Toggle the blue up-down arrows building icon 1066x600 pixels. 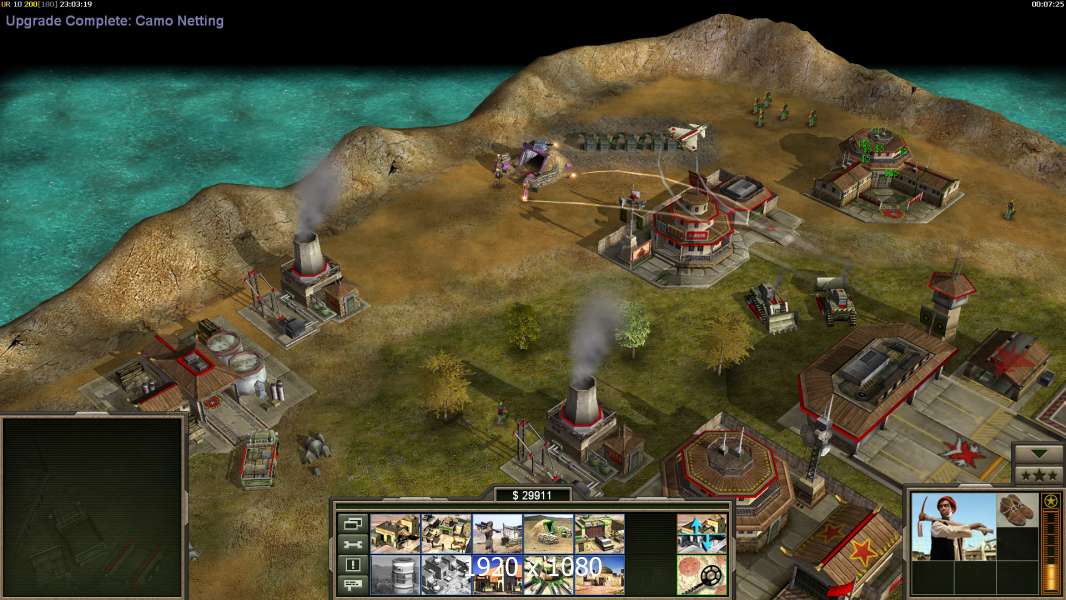(x=701, y=533)
